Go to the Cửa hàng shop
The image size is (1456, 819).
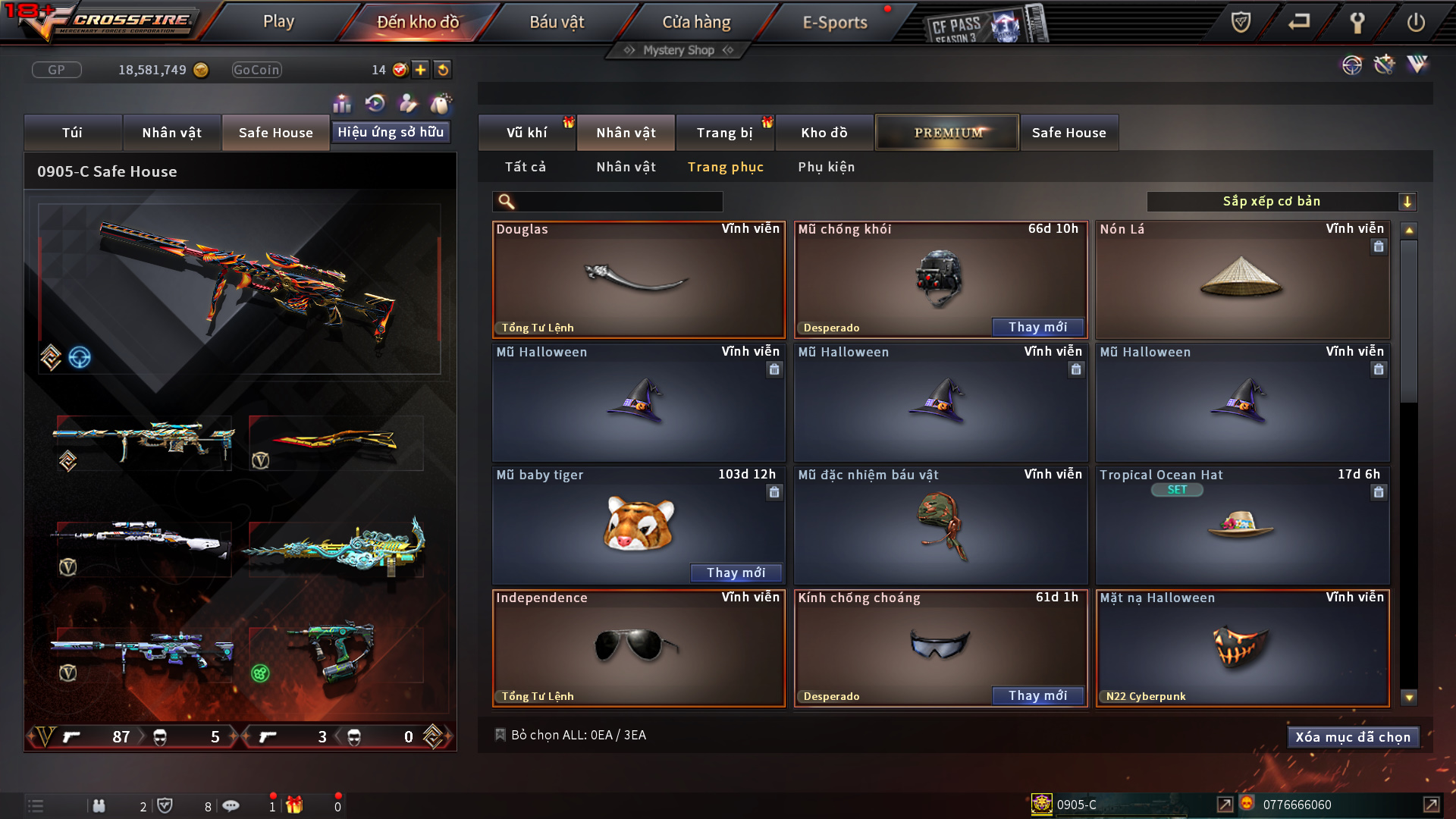[x=696, y=22]
